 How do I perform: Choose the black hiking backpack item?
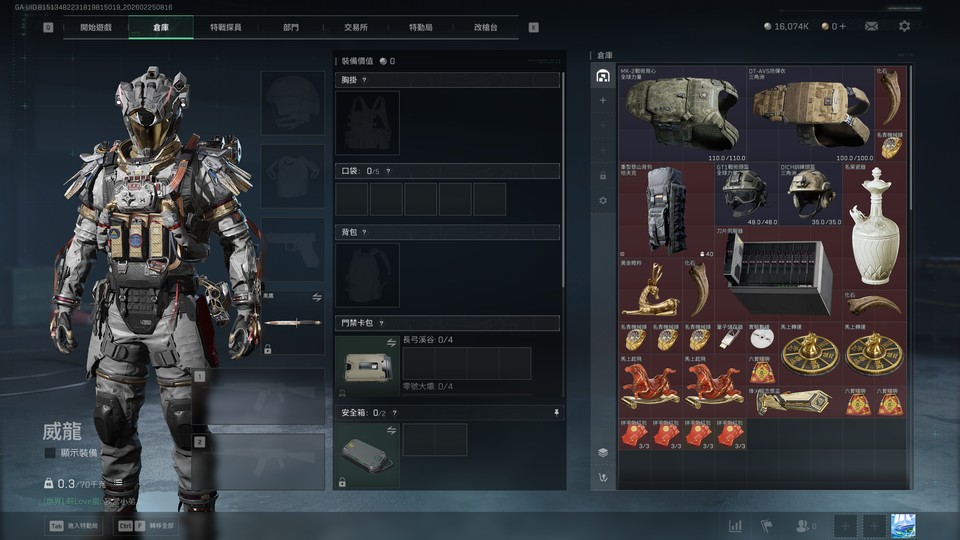665,210
